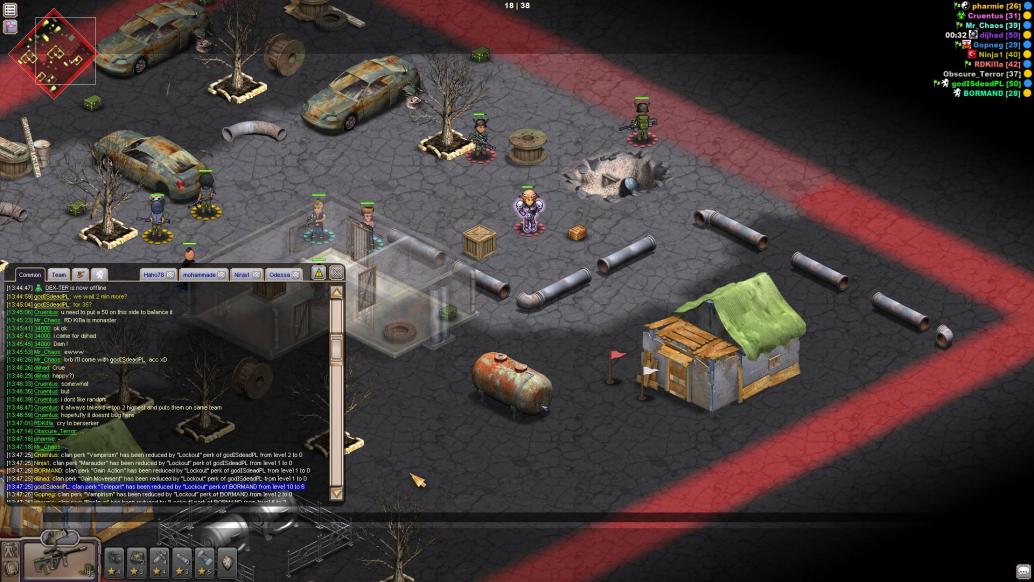1034x582 pixels.
Task: Click the chat scrollbar up arrow
Action: pyautogui.click(x=337, y=292)
